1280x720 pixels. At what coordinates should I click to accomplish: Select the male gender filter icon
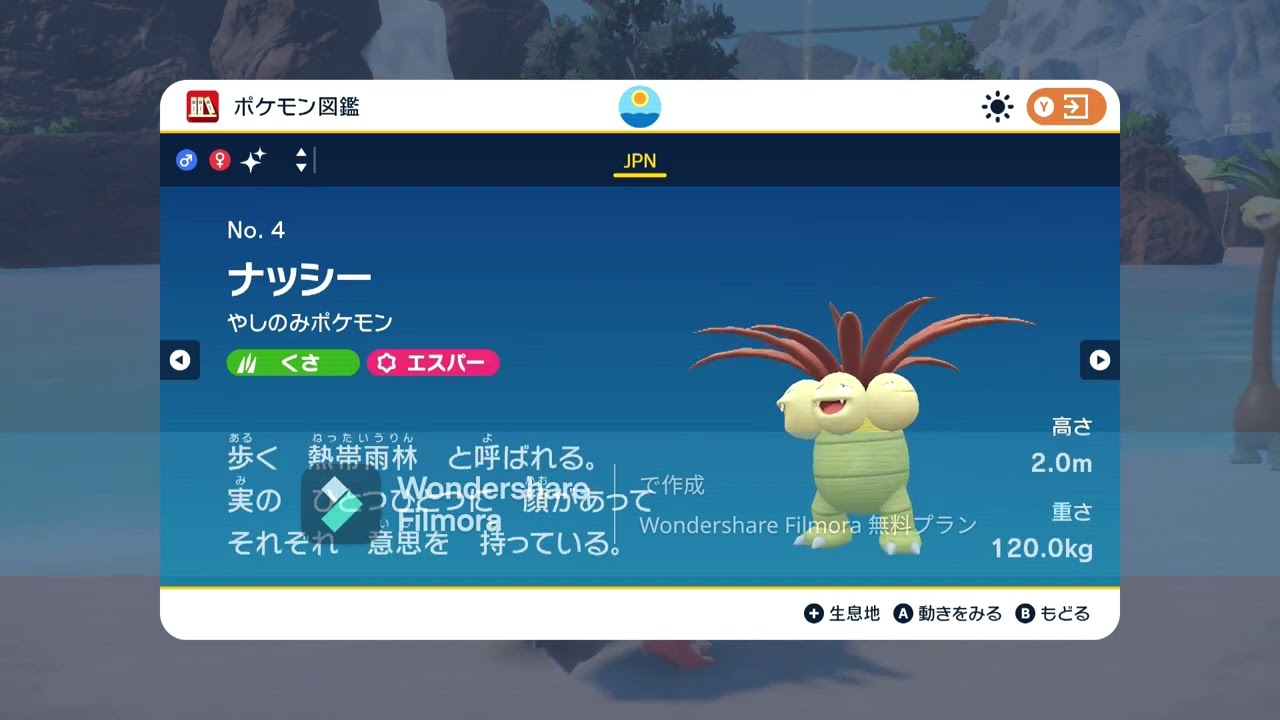click(x=186, y=160)
